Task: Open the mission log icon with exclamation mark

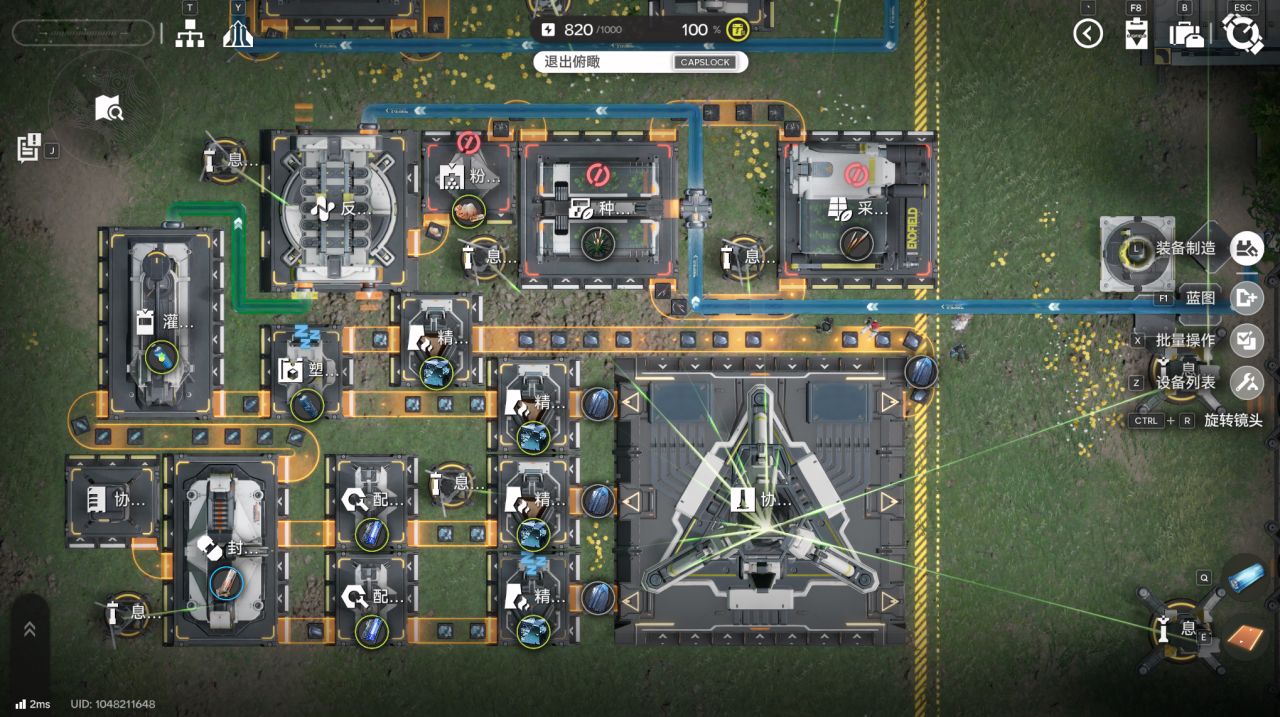Action: click(x=28, y=148)
